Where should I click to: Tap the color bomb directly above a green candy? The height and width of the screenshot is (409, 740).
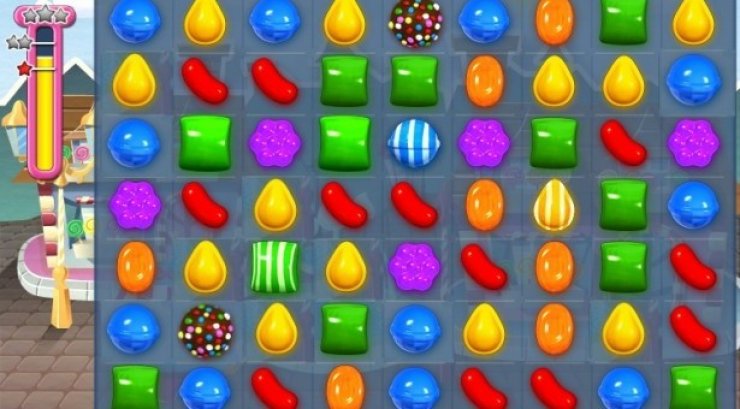(x=414, y=22)
